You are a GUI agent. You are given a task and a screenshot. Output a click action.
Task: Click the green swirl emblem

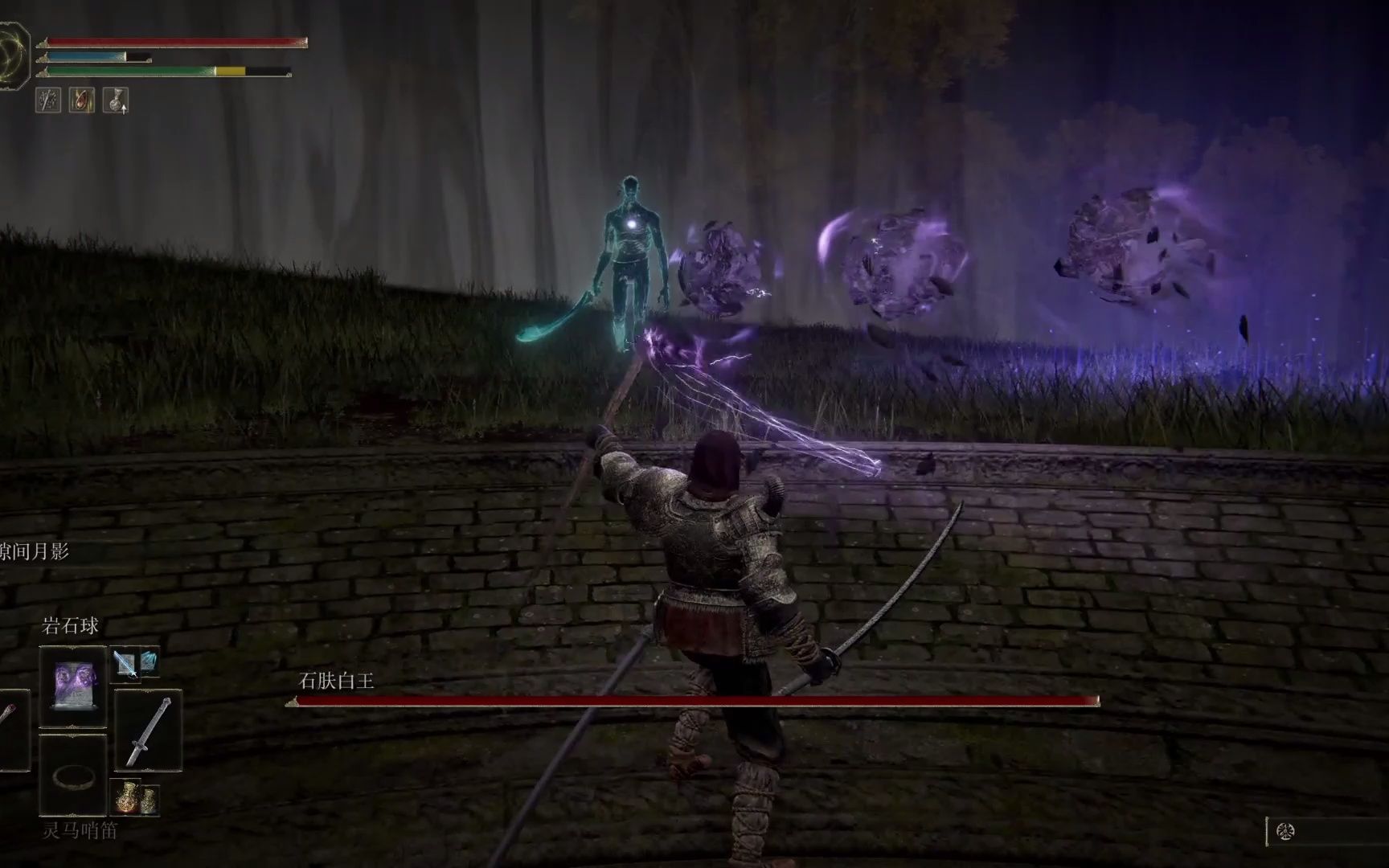(13, 54)
